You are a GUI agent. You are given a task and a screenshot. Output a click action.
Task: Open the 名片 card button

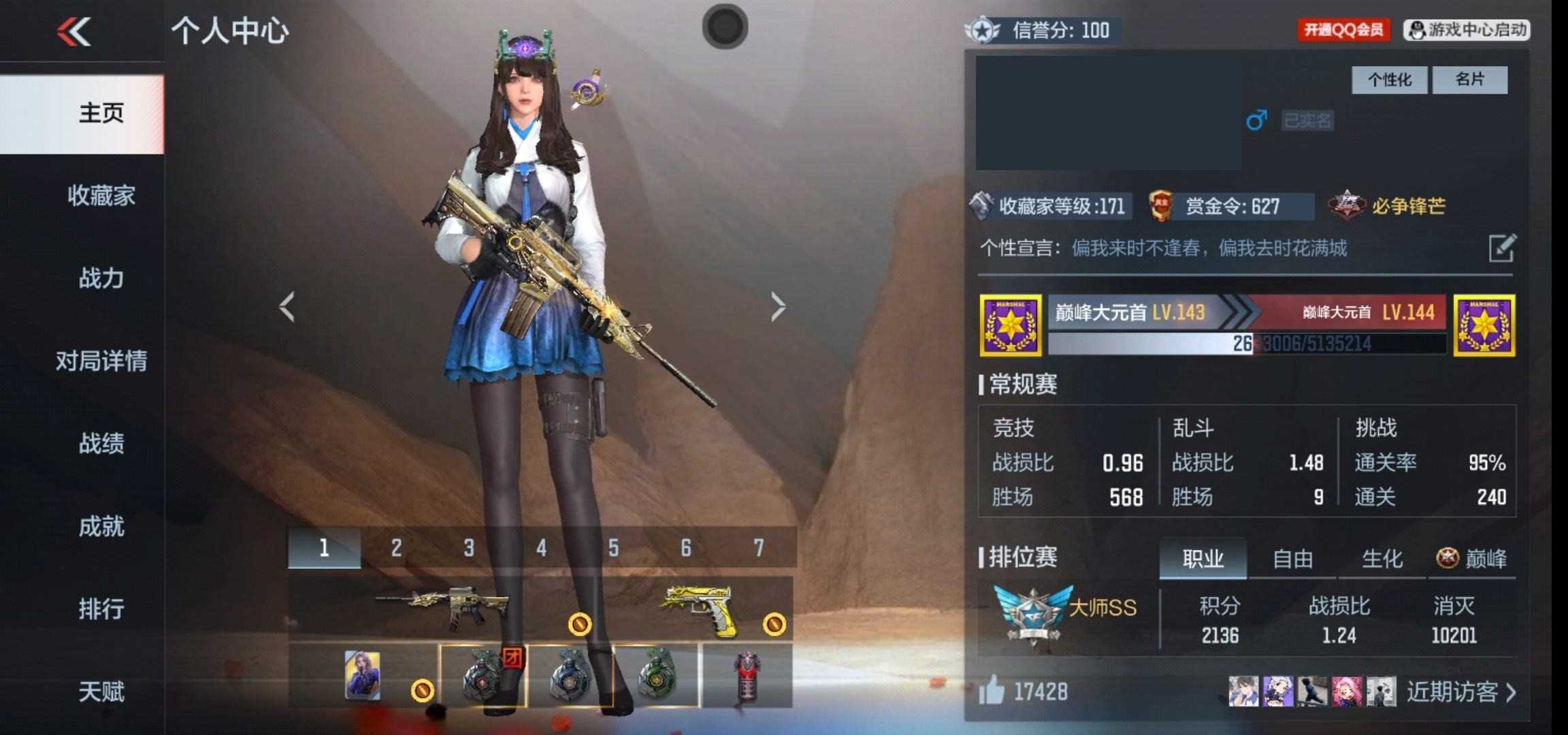pos(1469,80)
